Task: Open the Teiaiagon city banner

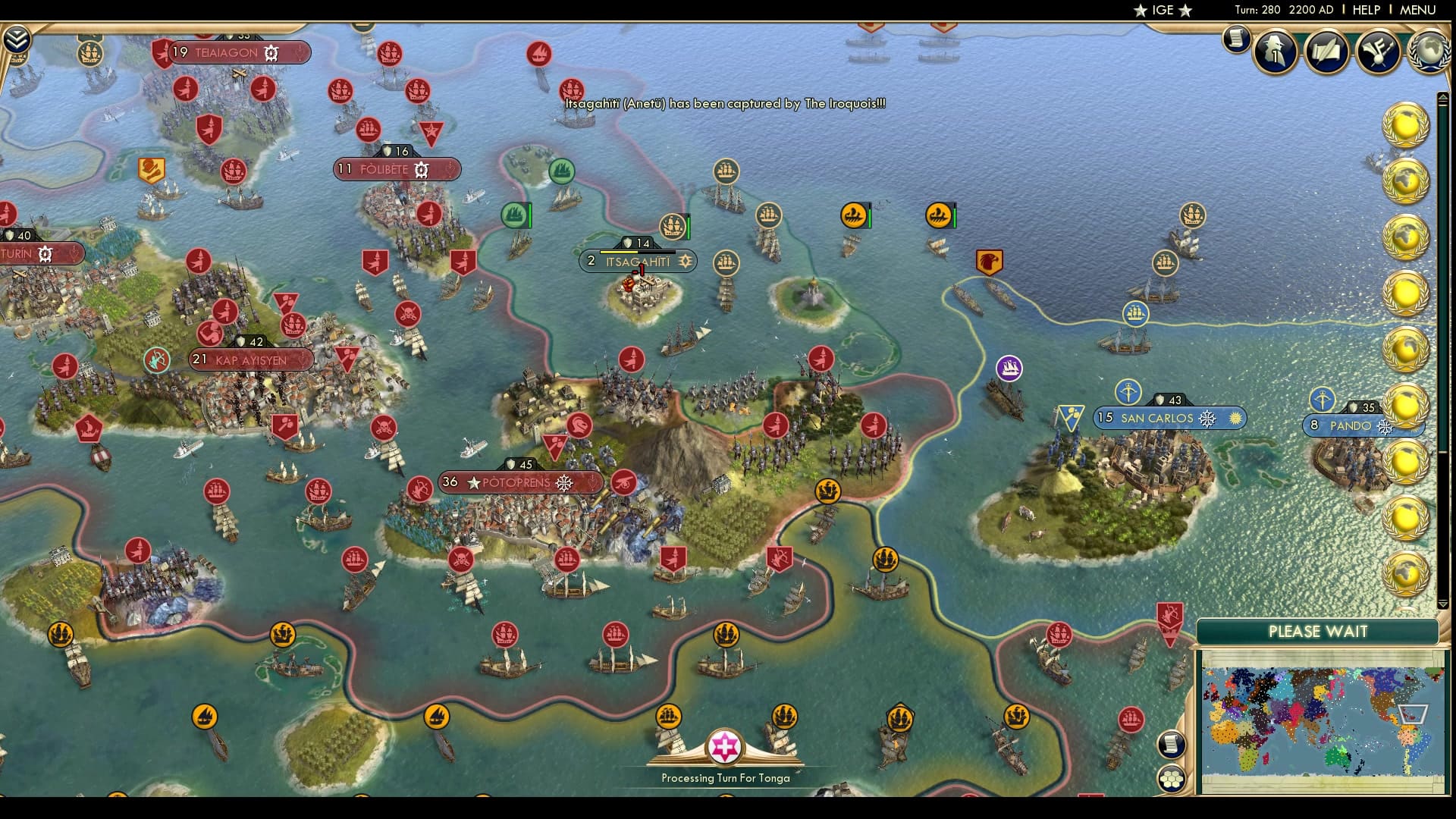Action: click(227, 53)
